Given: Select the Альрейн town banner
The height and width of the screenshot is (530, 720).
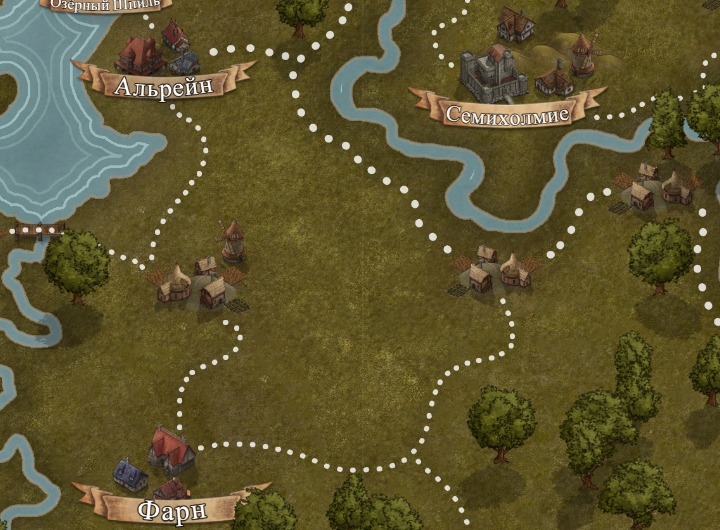Looking at the screenshot, I should (164, 85).
